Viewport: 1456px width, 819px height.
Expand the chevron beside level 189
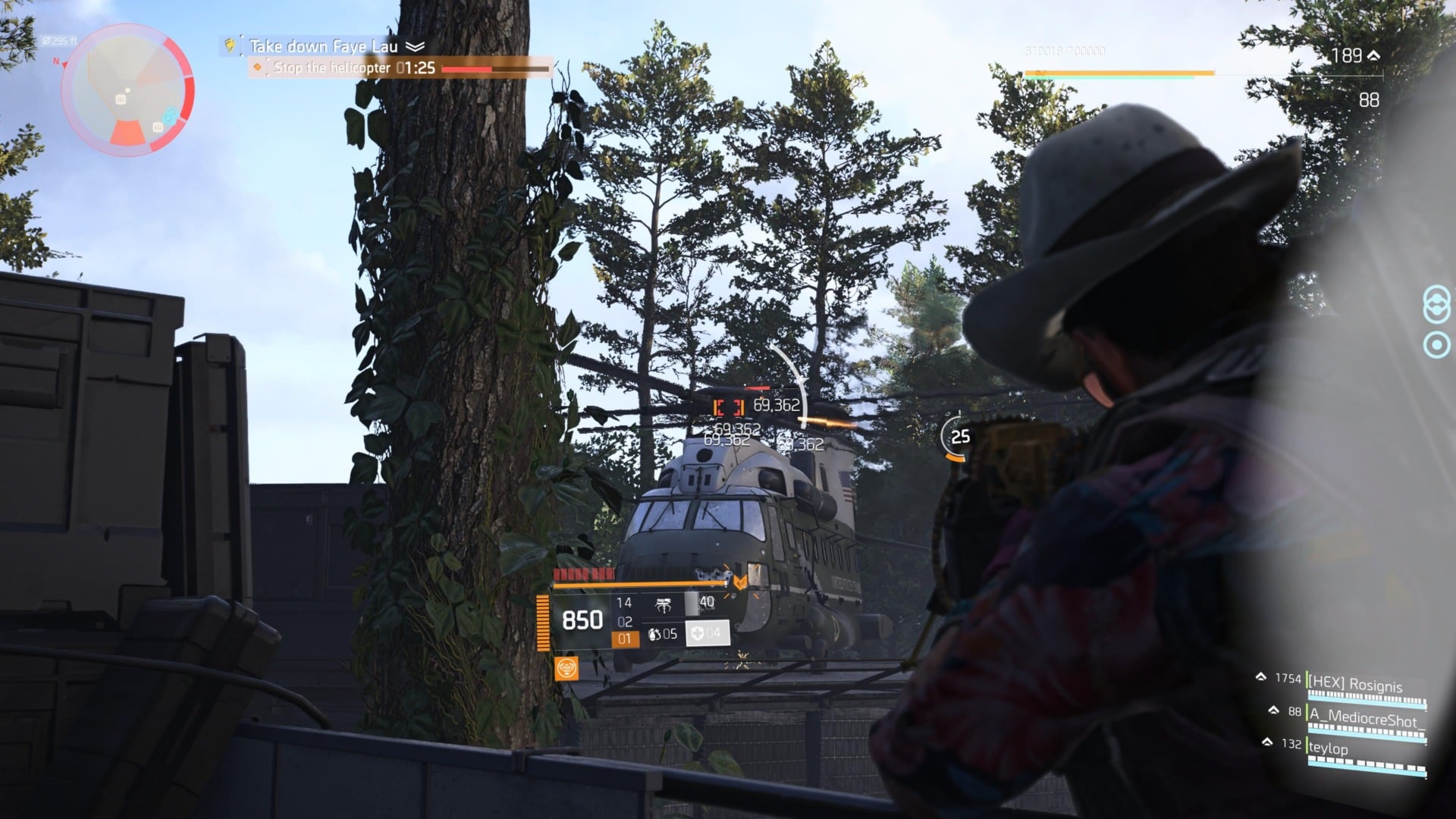tap(1374, 54)
